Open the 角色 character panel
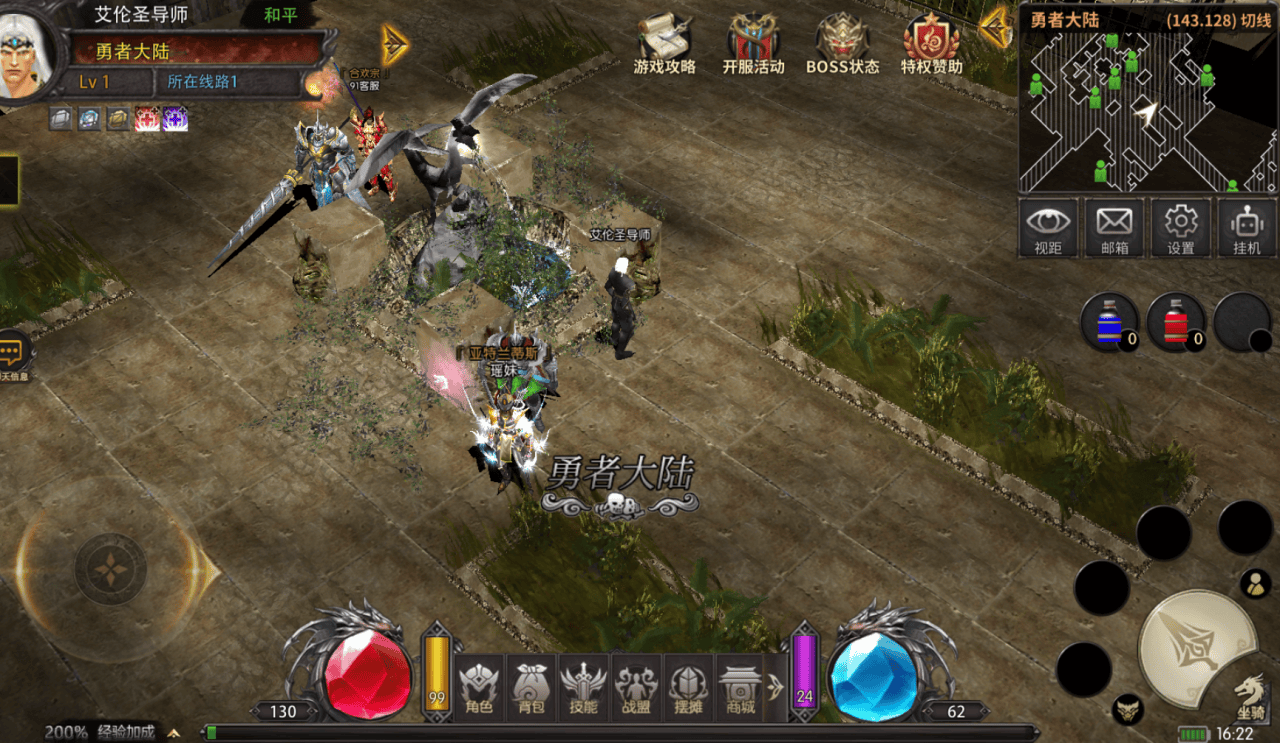1280x743 pixels. (478, 689)
